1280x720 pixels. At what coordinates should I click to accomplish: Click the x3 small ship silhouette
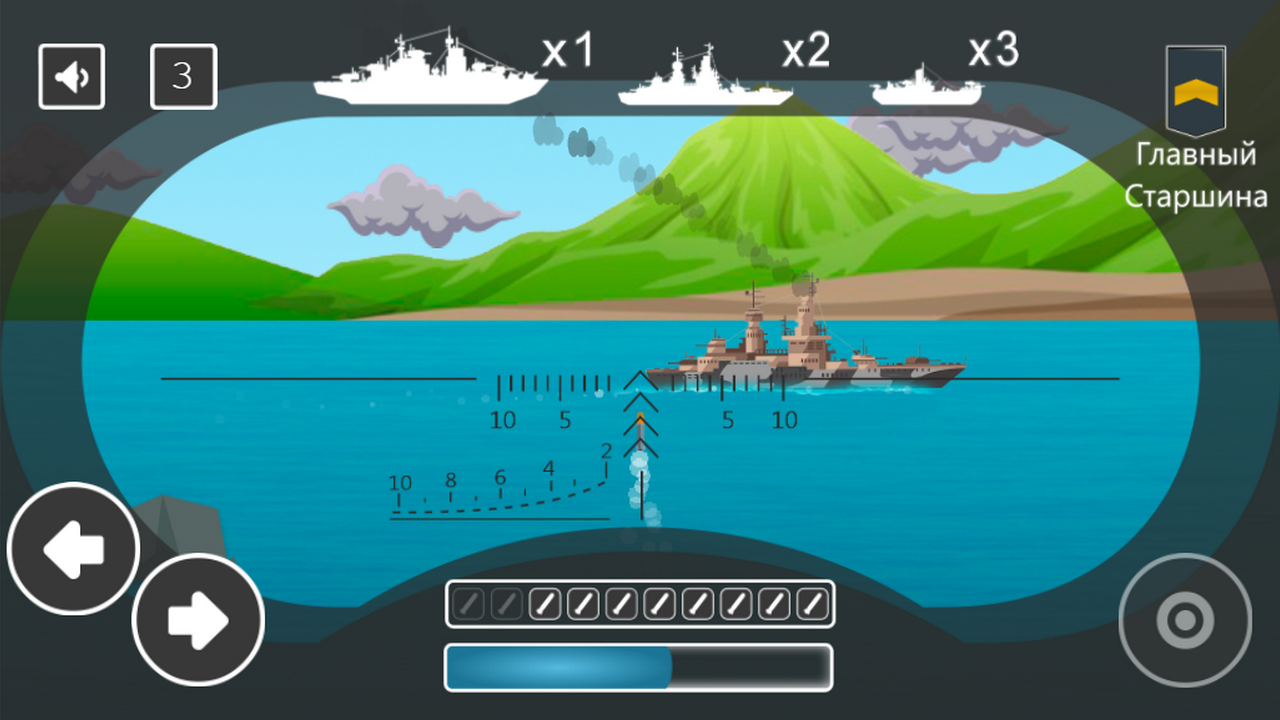point(925,85)
